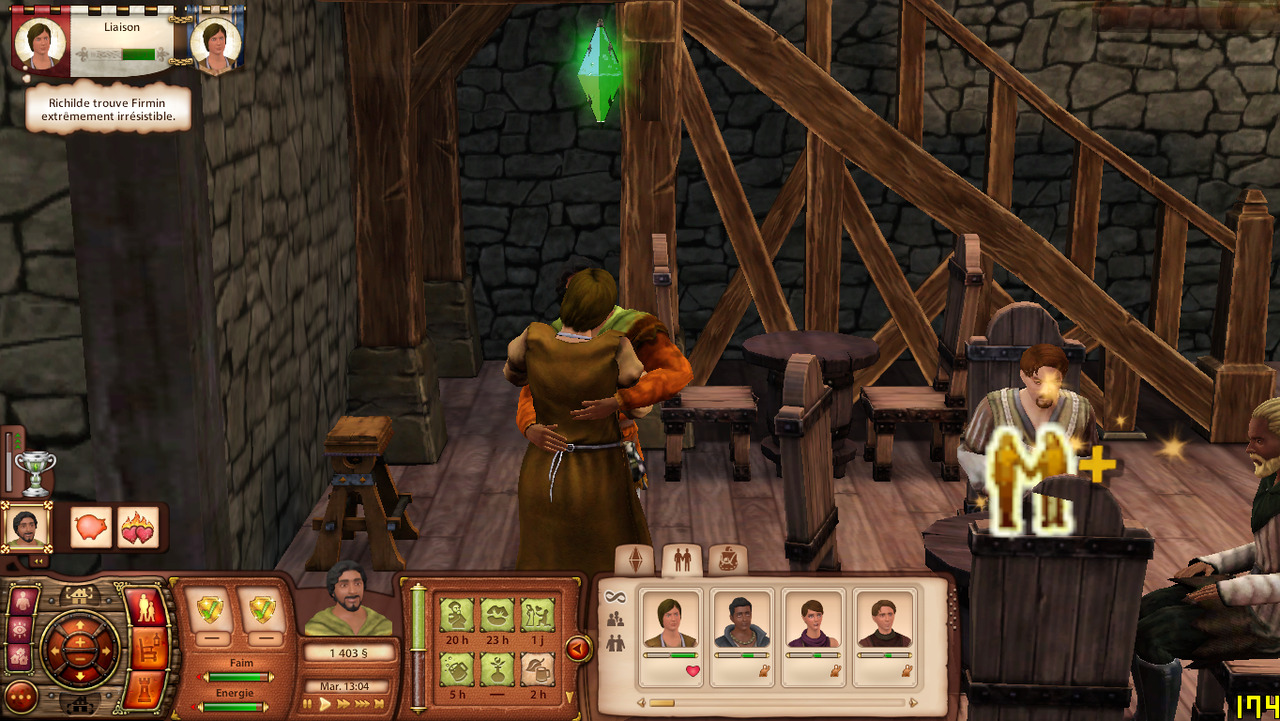Switch to the ship kingdom tab

[x=727, y=560]
